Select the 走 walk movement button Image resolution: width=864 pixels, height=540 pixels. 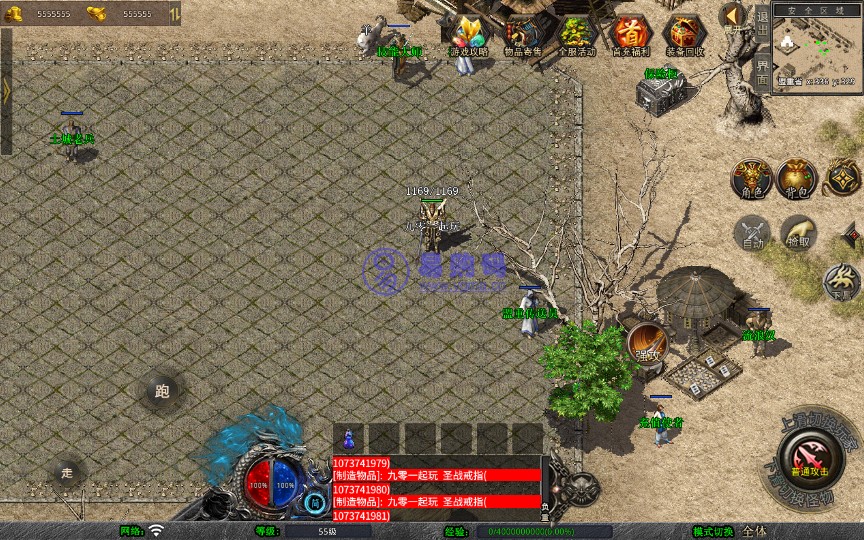coord(67,471)
